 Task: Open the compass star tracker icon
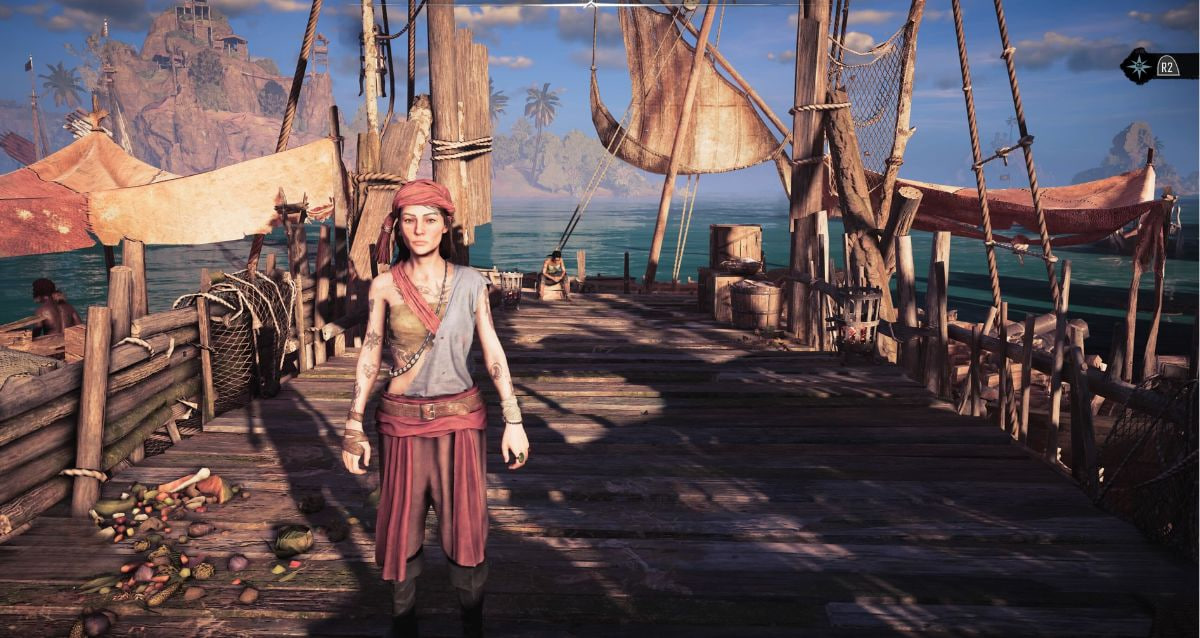(x=1138, y=64)
